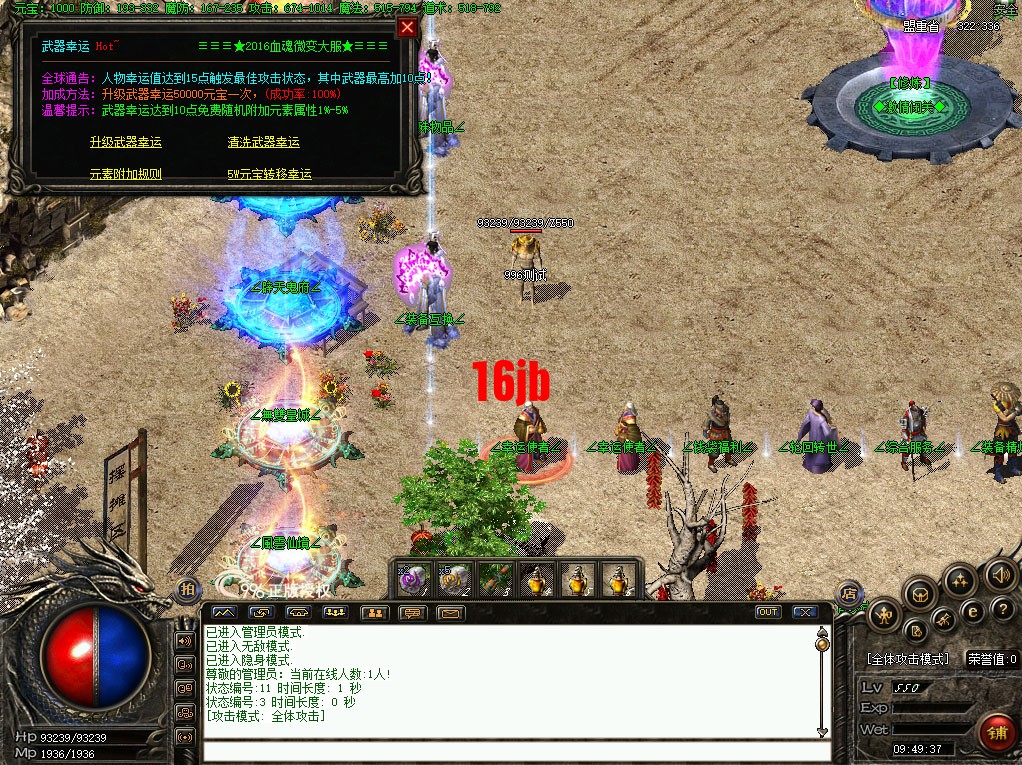This screenshot has height=765, width=1022.
Task: Choose 升级武器幸运 (upgrade weapon luck)
Action: pos(125,142)
